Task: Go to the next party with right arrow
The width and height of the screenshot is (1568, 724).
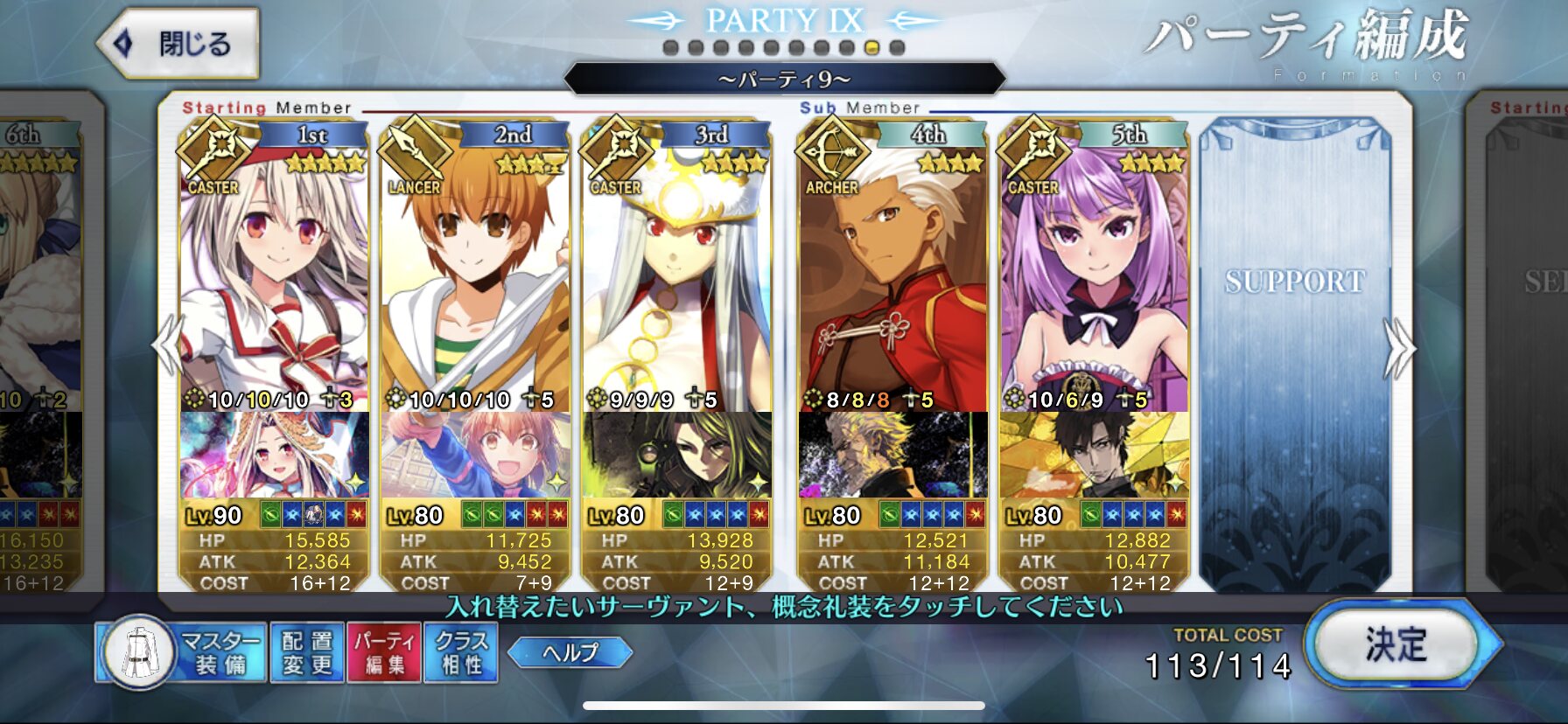Action: click(1398, 348)
